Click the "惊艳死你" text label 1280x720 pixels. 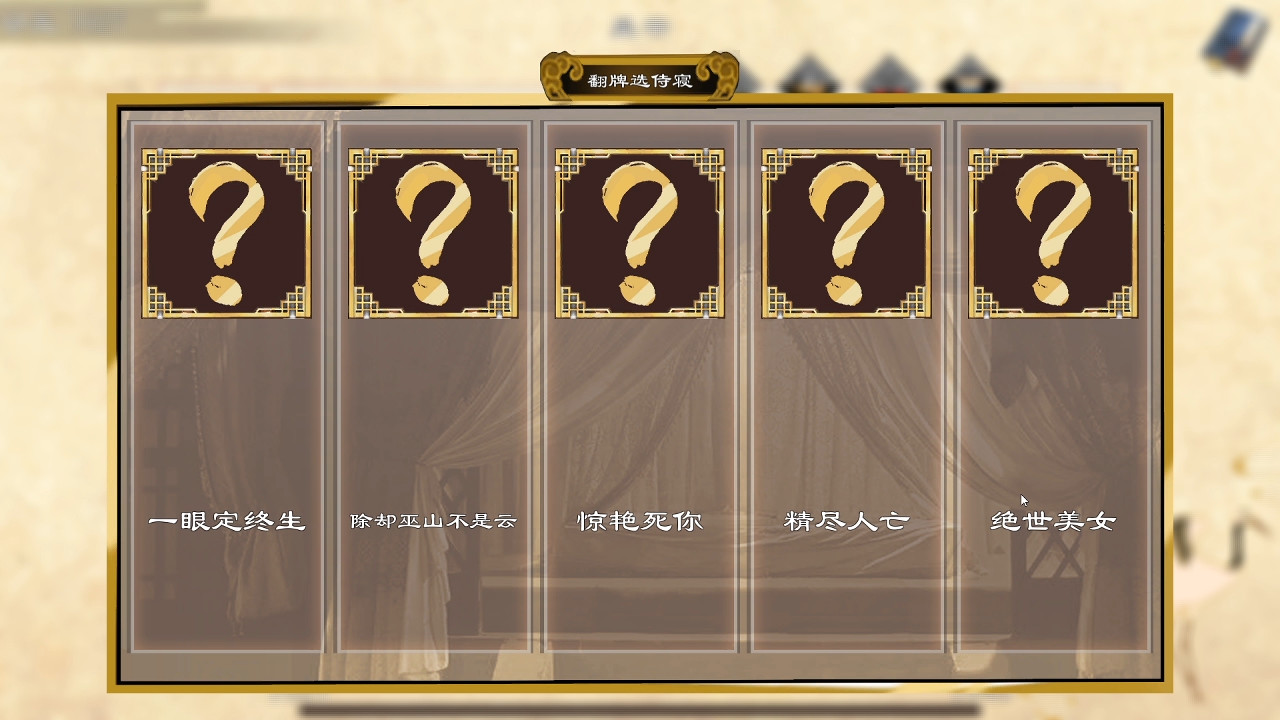point(639,520)
